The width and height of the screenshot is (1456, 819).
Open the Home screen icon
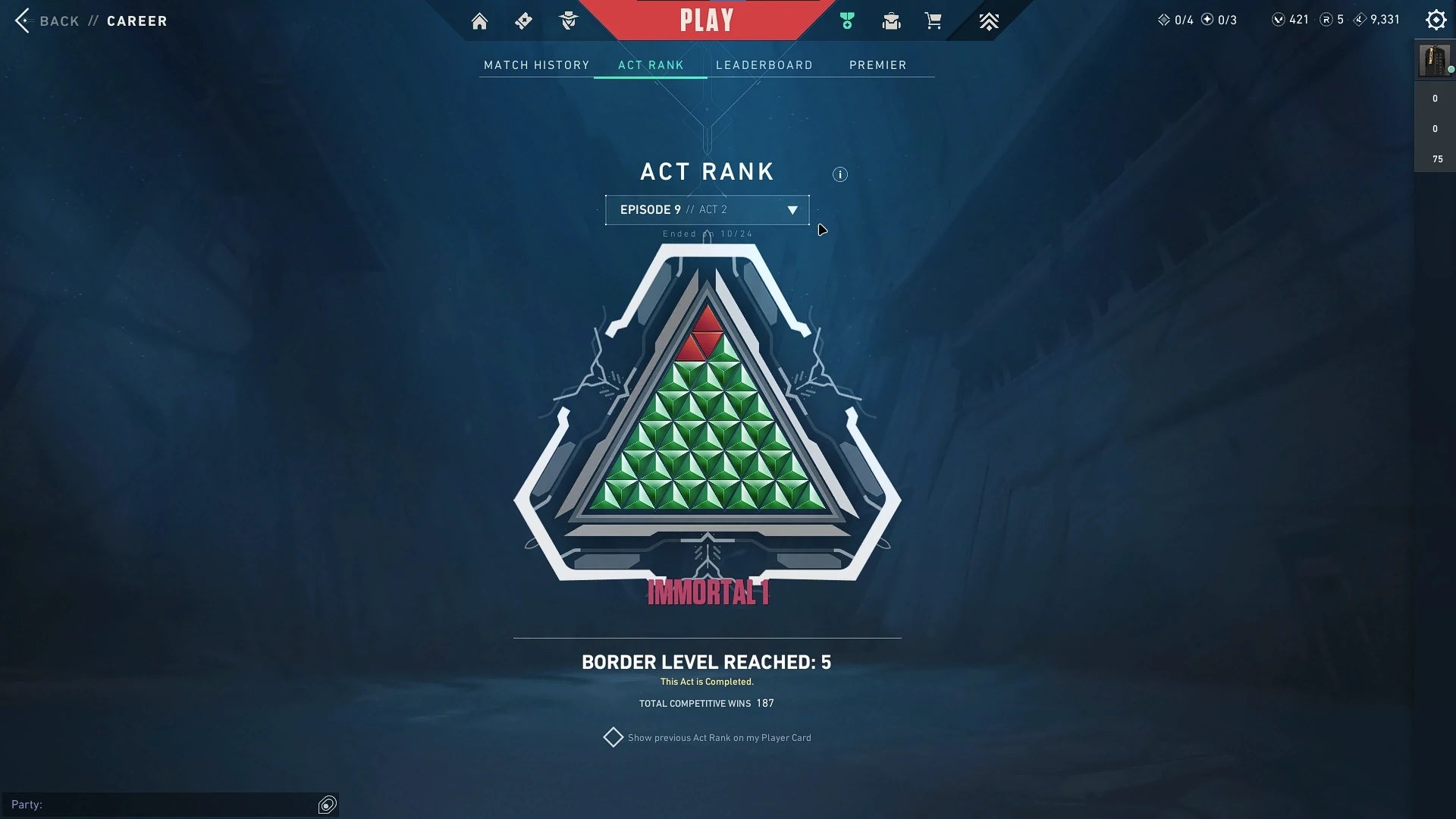(479, 20)
